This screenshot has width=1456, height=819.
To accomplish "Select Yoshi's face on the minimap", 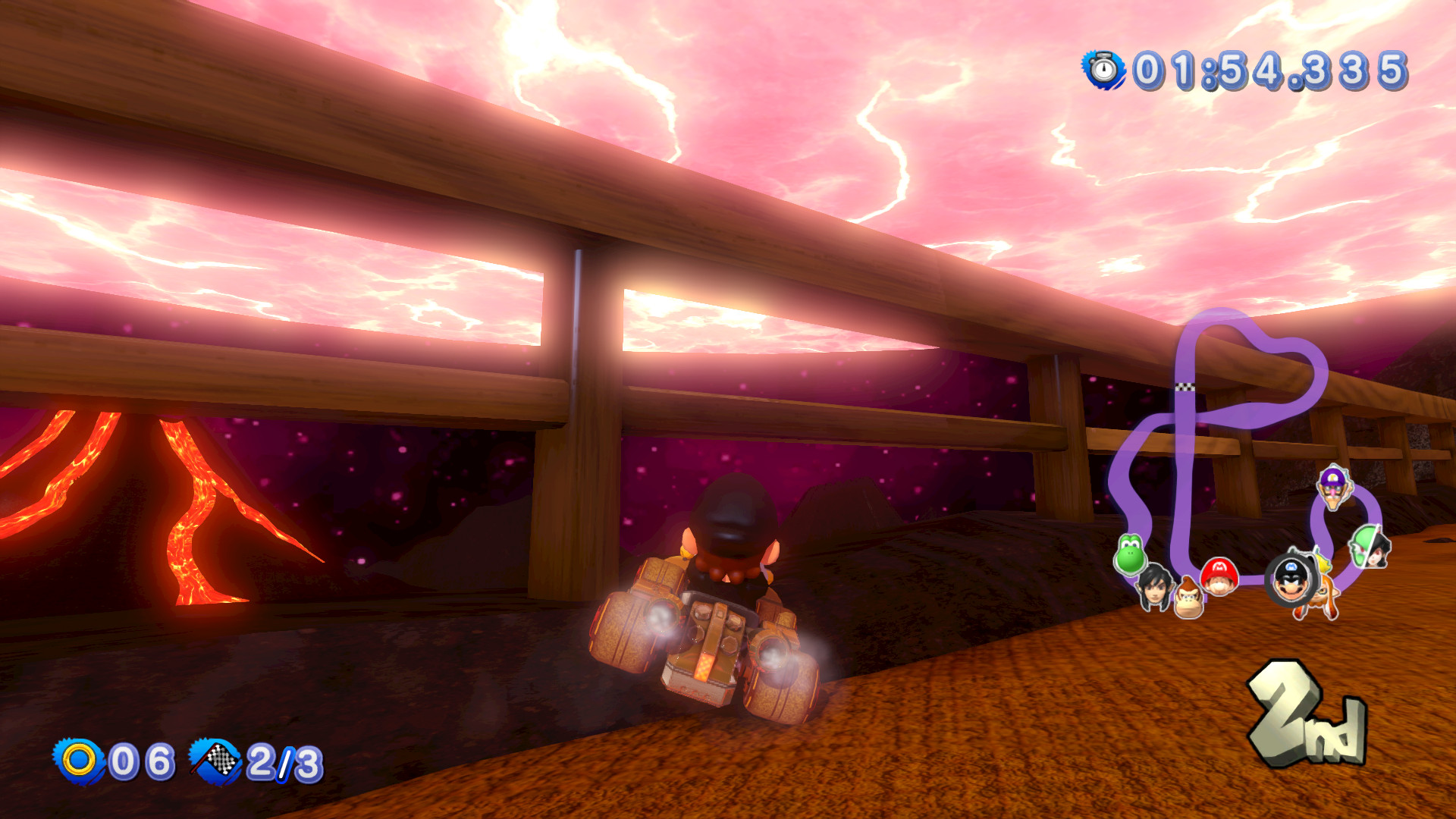I will [1132, 554].
